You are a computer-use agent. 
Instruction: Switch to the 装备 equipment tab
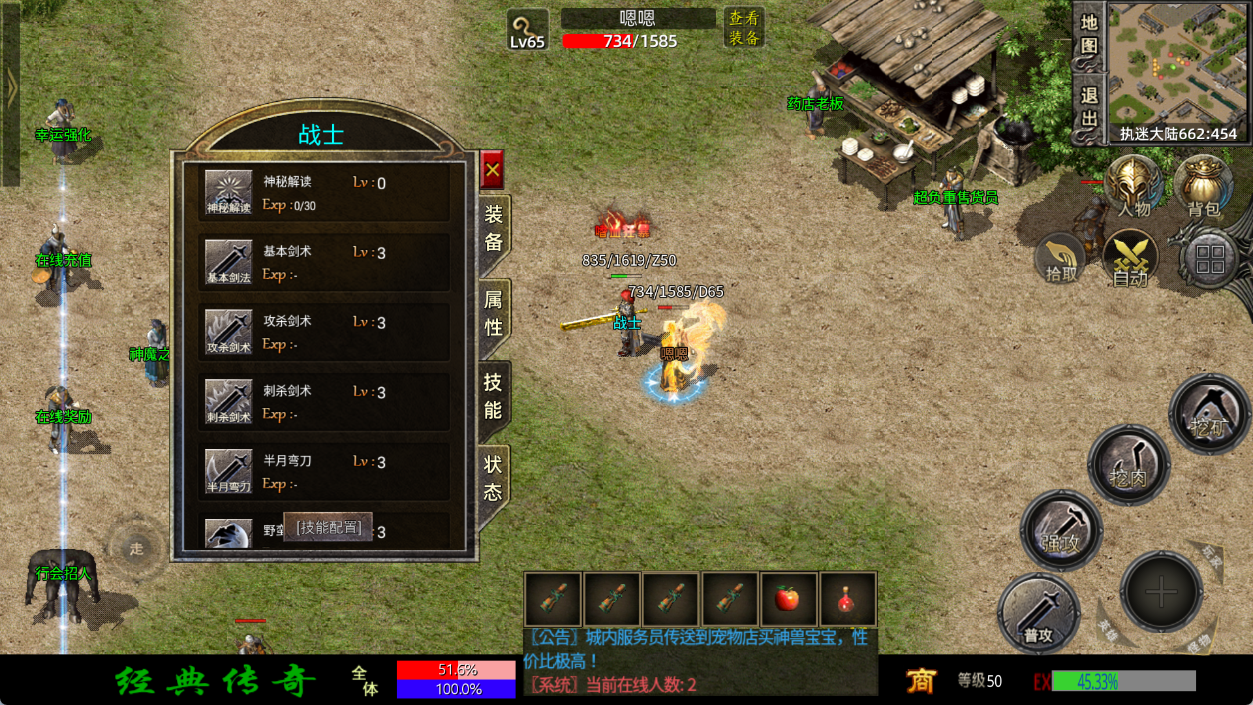point(494,228)
